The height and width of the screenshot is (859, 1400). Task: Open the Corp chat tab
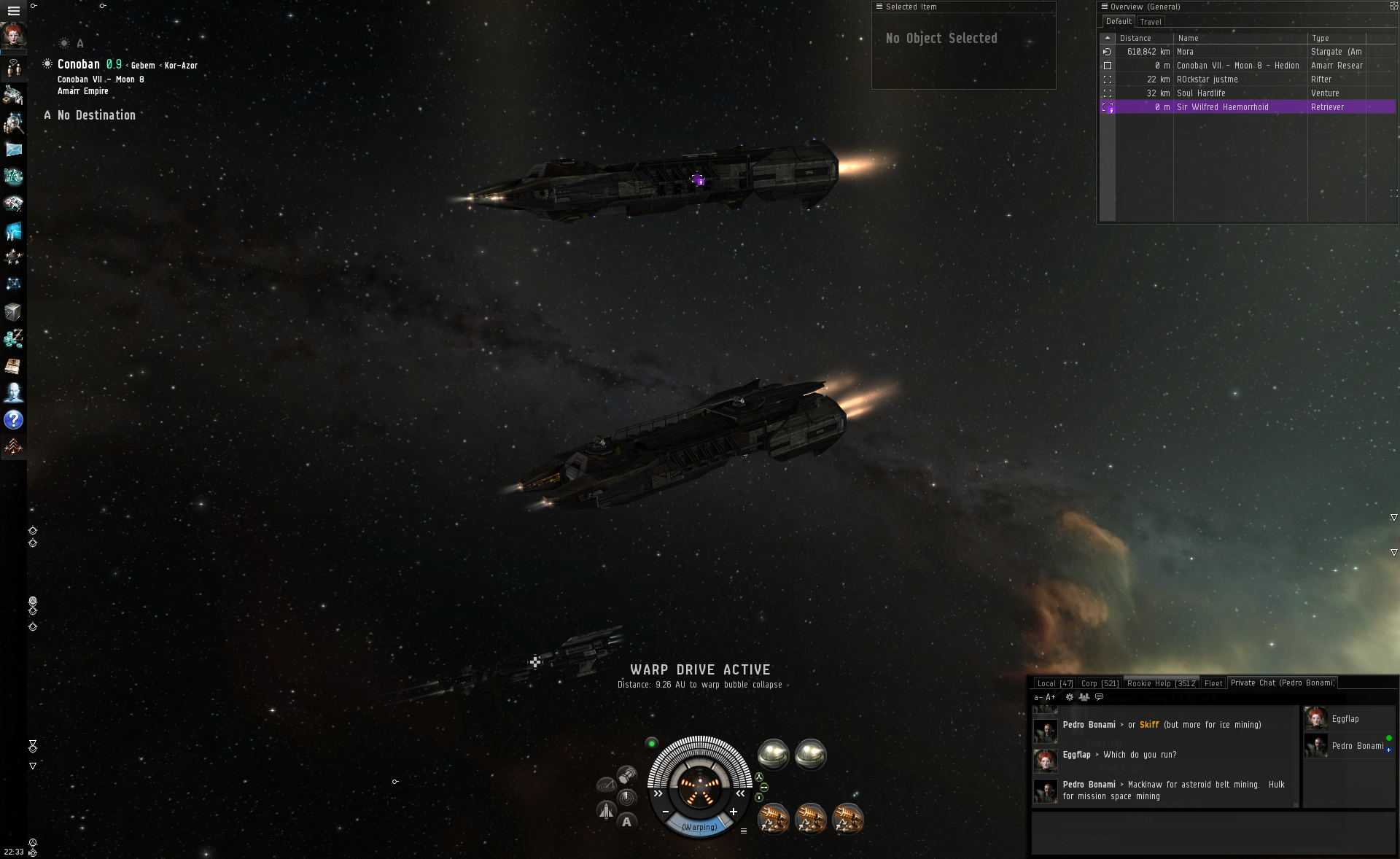point(1100,683)
